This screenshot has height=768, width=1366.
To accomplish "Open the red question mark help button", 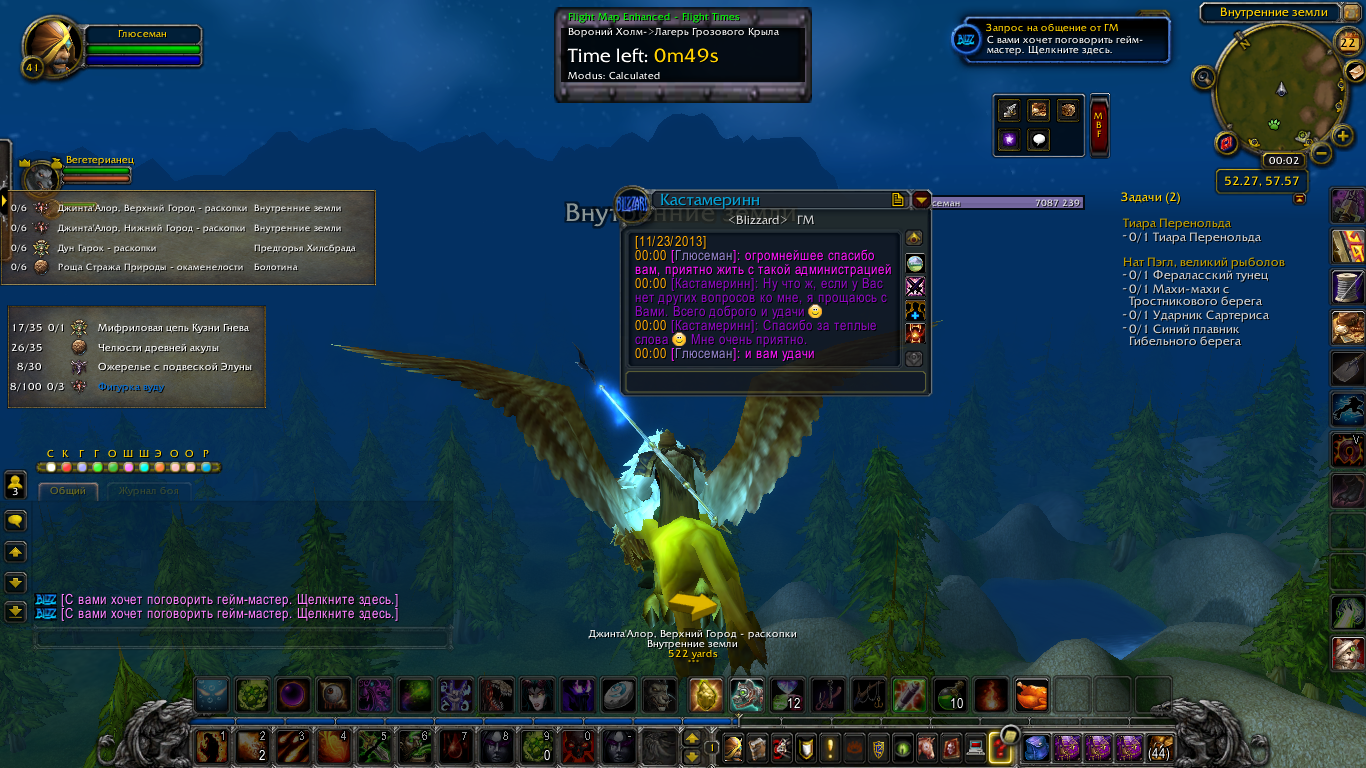I will point(999,746).
